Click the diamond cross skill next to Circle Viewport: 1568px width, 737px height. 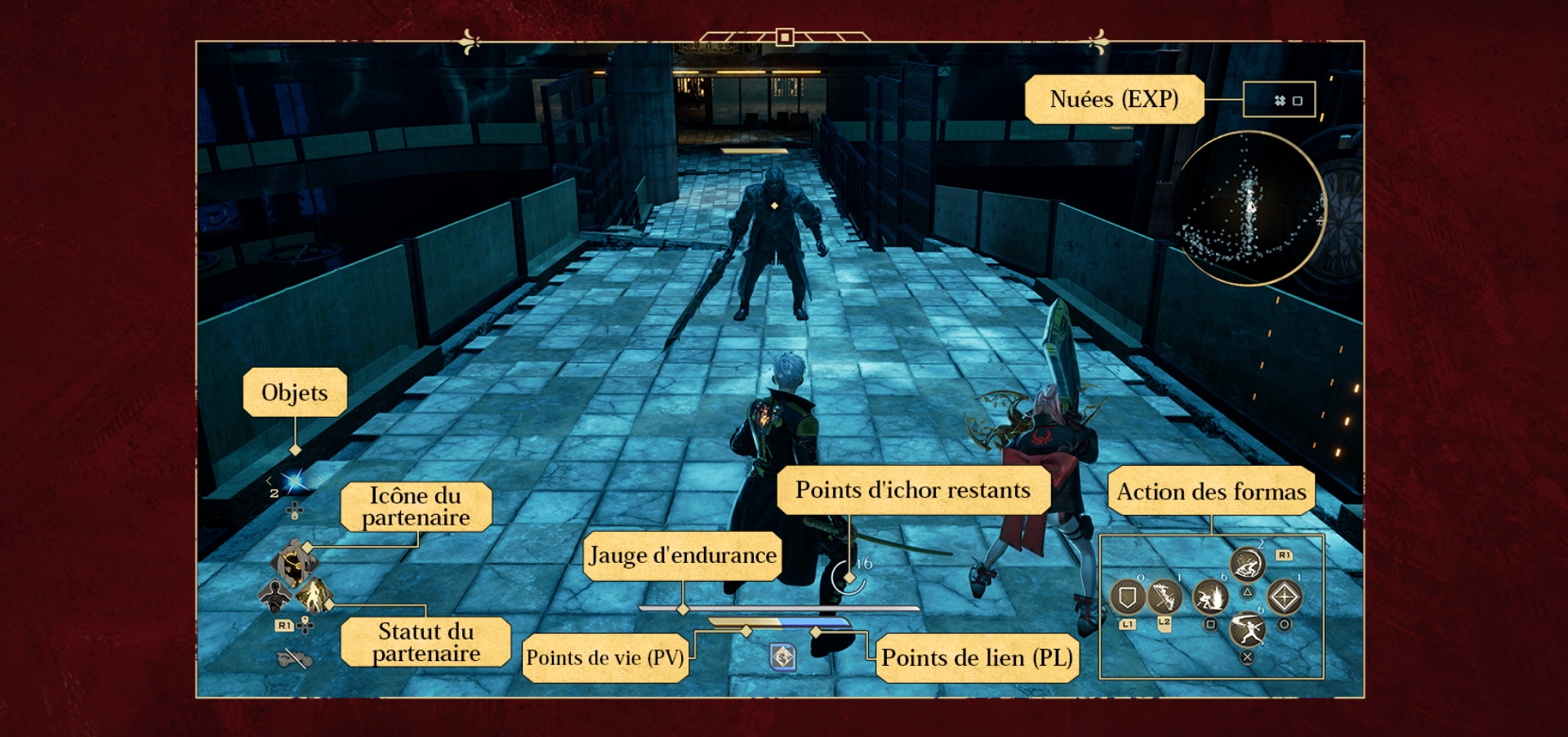(x=1285, y=596)
